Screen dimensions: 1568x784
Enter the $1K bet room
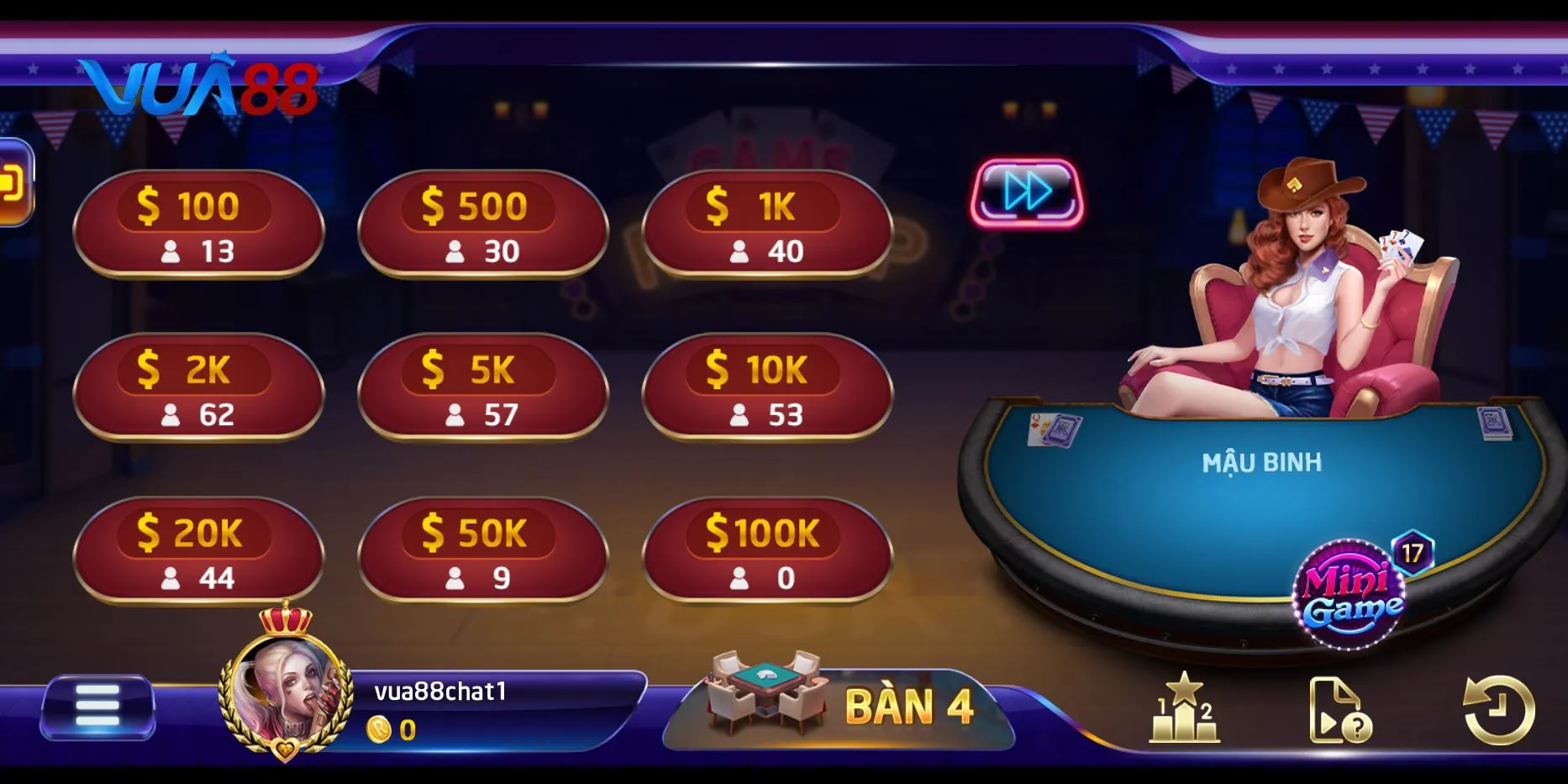(766, 224)
